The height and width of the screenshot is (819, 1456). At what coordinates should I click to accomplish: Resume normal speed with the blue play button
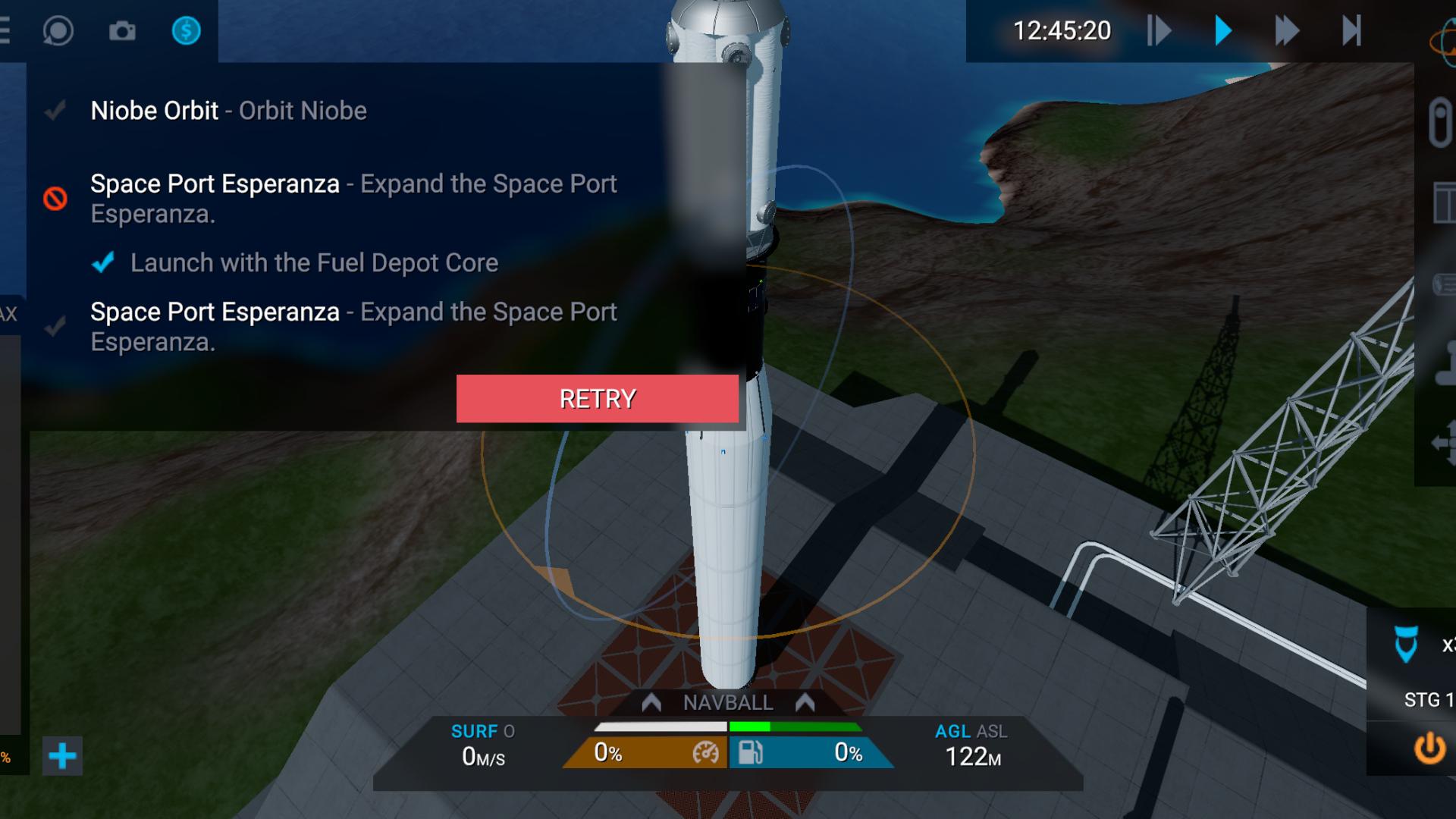pyautogui.click(x=1222, y=31)
